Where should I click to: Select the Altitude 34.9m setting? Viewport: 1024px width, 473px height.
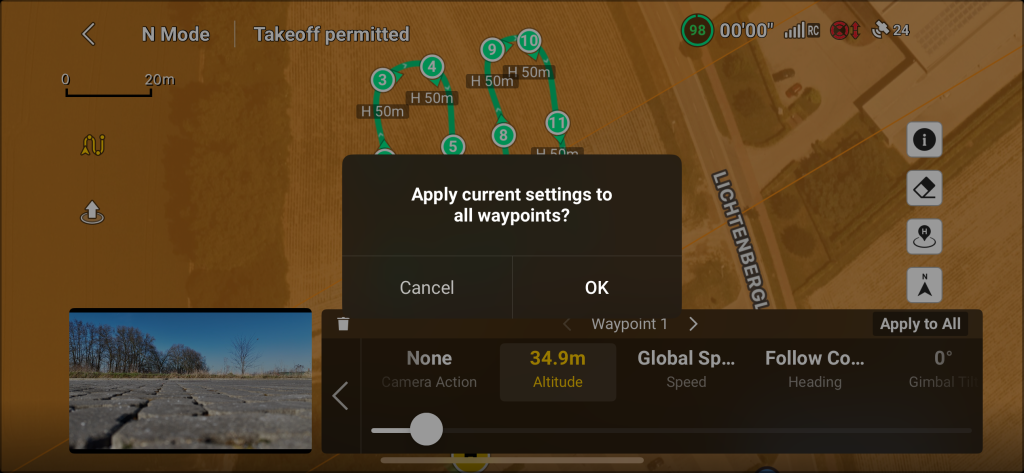coord(557,368)
